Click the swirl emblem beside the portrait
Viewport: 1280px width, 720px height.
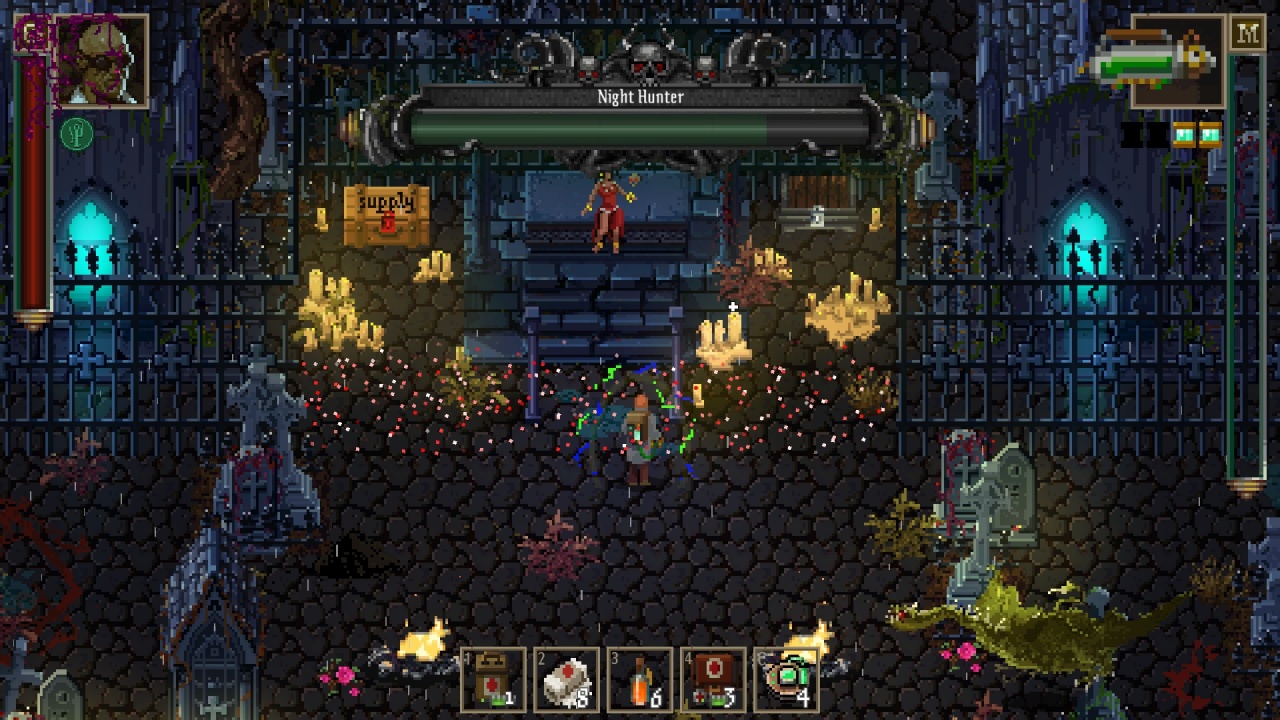tap(33, 33)
